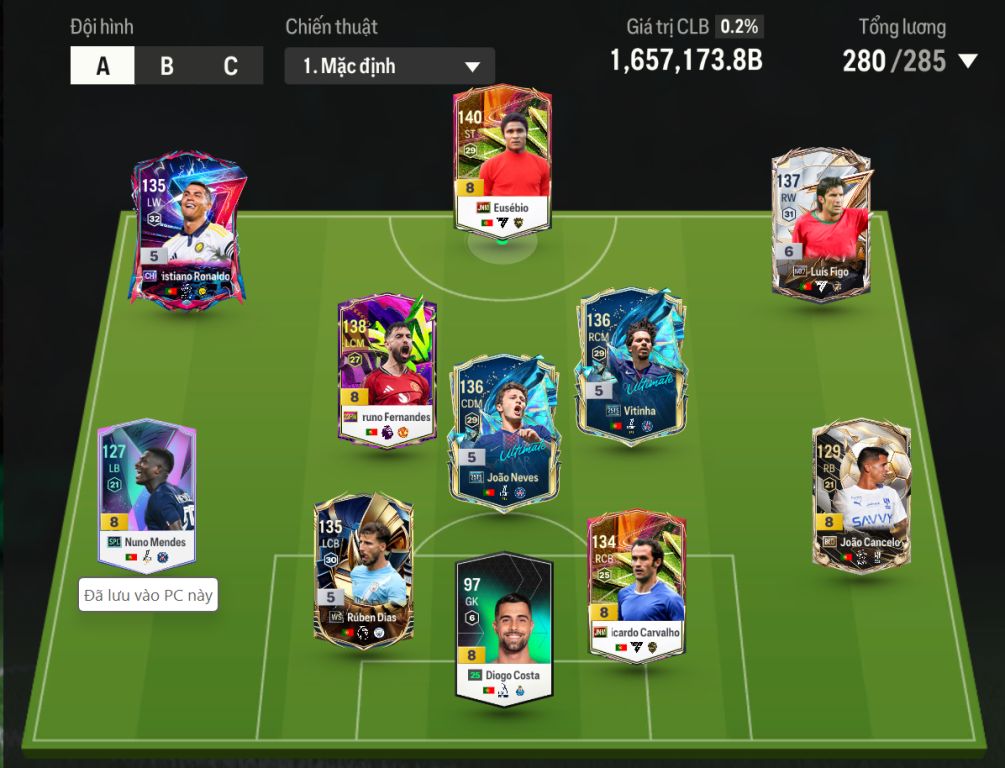The height and width of the screenshot is (768, 1005).
Task: Choose the João Cancelo RB card
Action: (860, 495)
